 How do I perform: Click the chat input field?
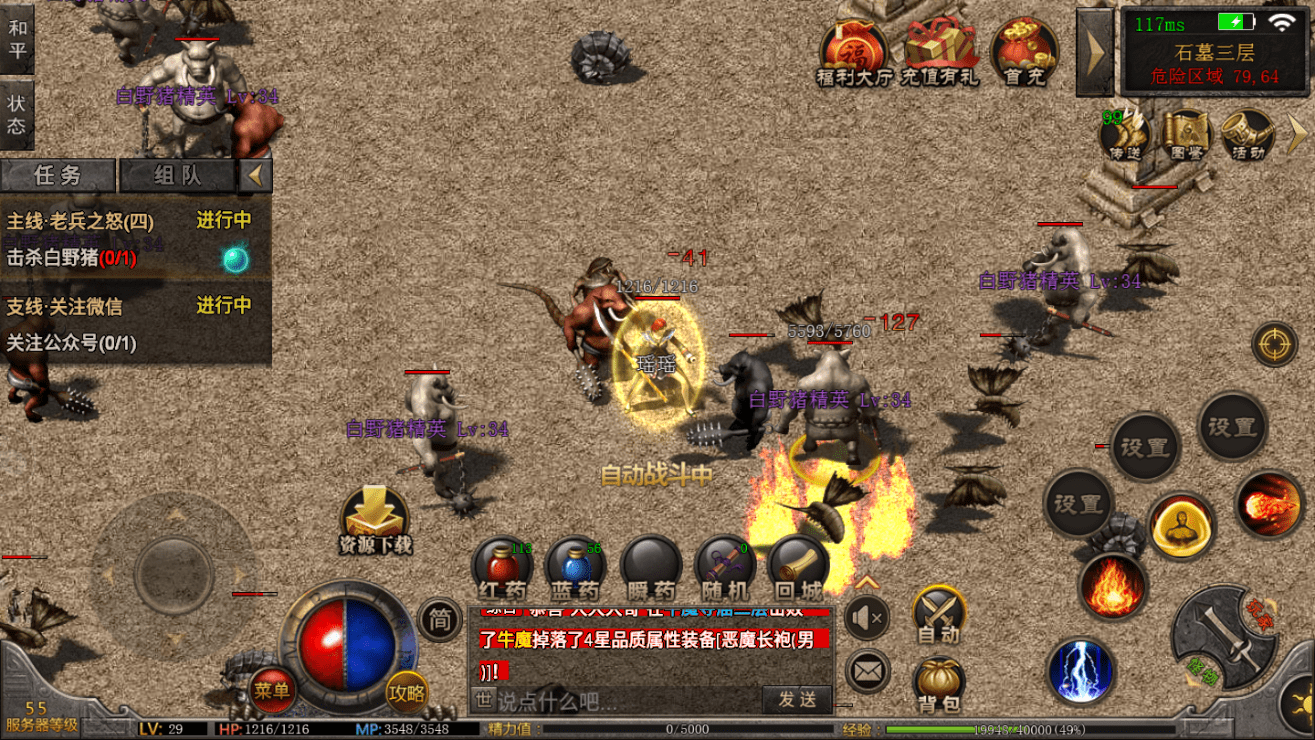tap(625, 700)
